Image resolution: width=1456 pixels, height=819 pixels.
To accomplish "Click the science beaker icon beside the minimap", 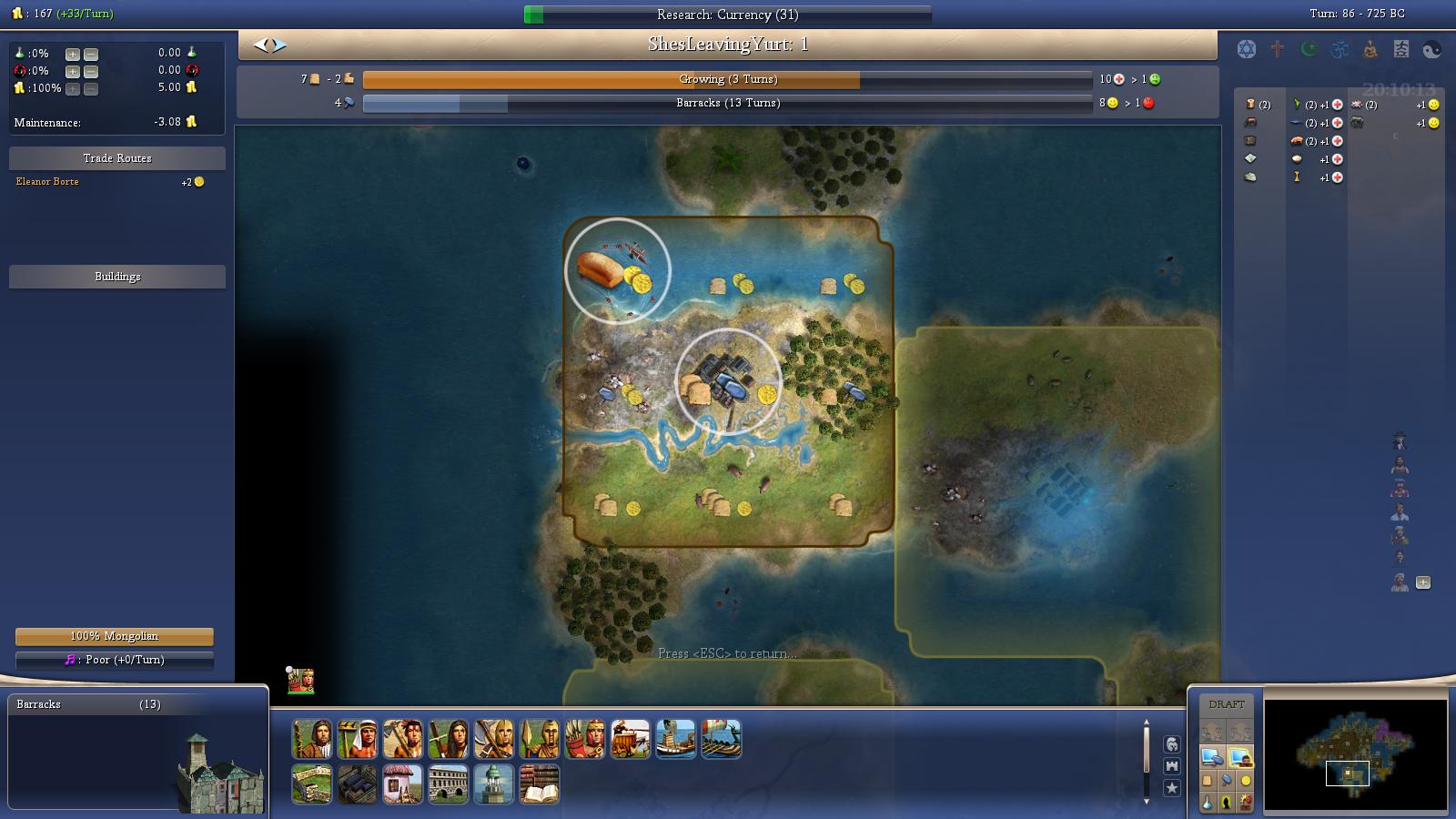I will click(x=1208, y=804).
